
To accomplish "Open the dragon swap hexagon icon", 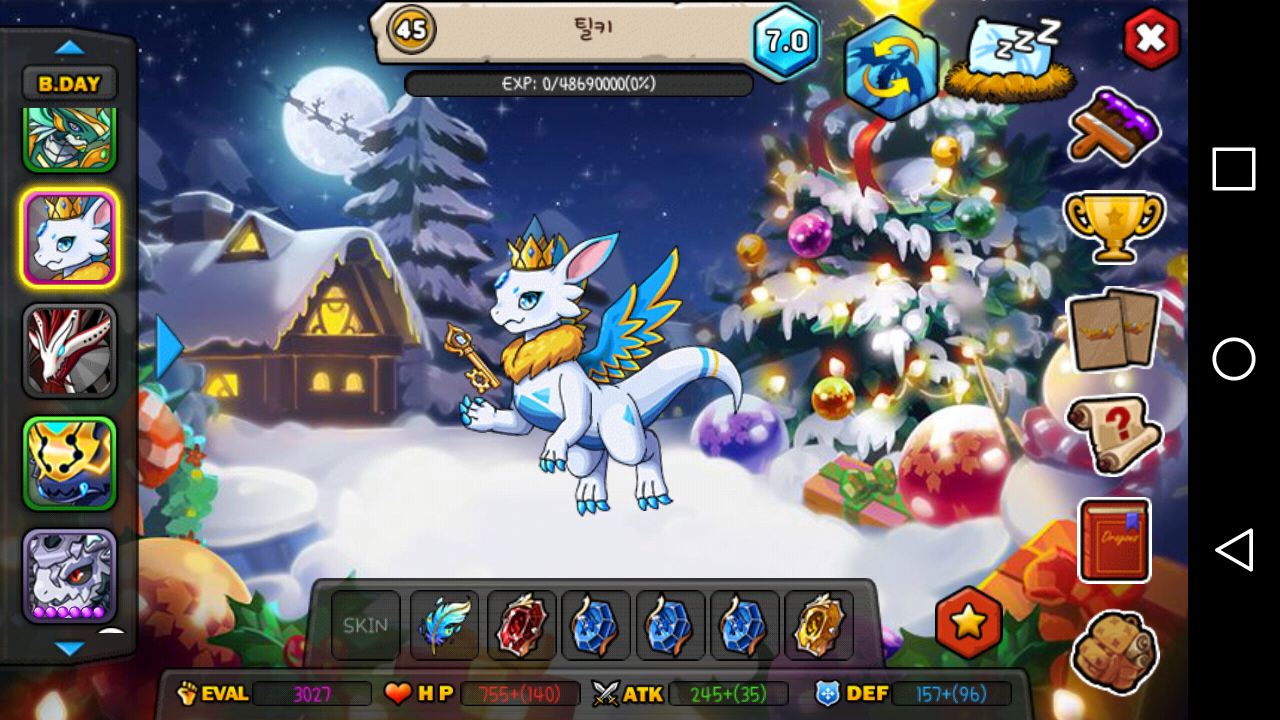I will (x=890, y=67).
